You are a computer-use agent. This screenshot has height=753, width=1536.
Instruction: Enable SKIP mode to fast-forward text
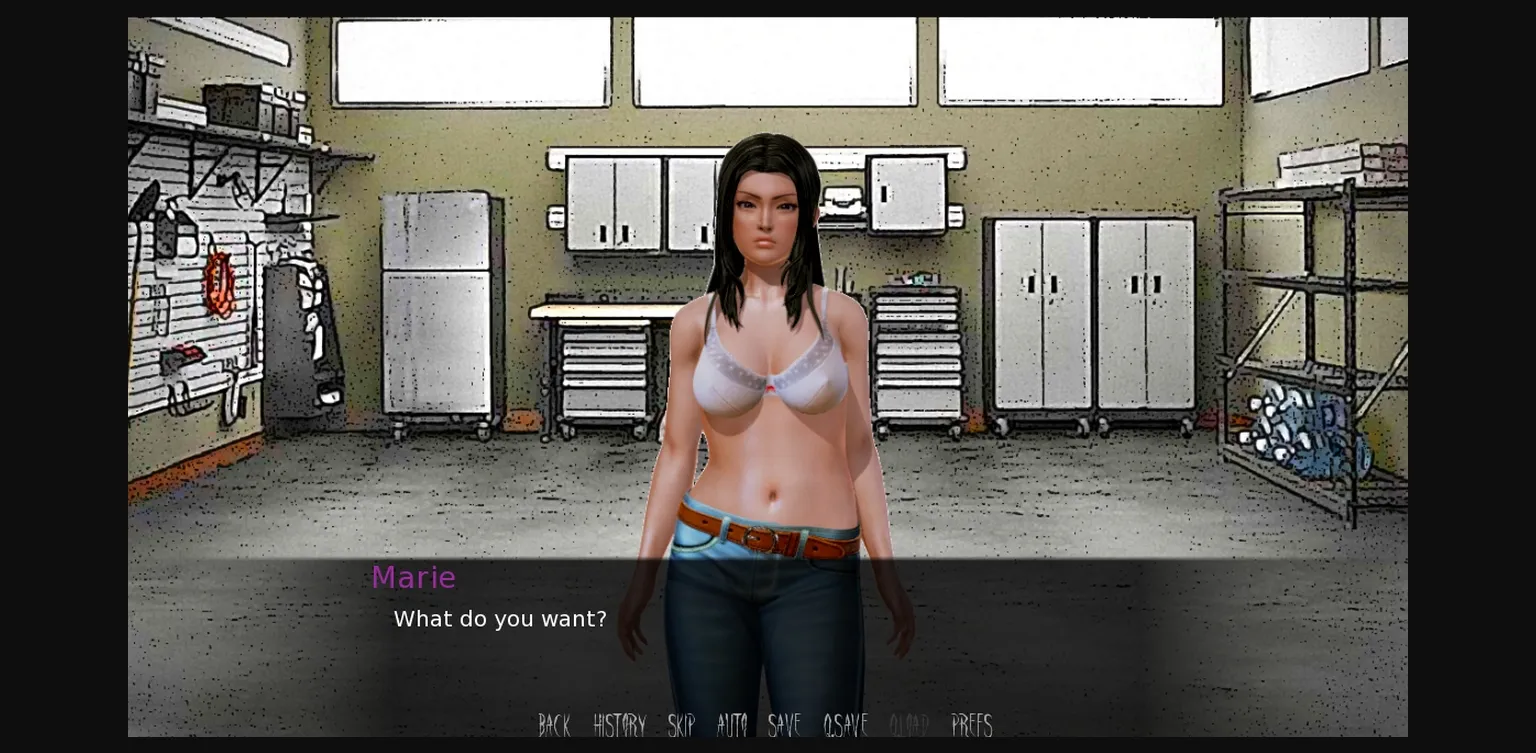coord(681,726)
